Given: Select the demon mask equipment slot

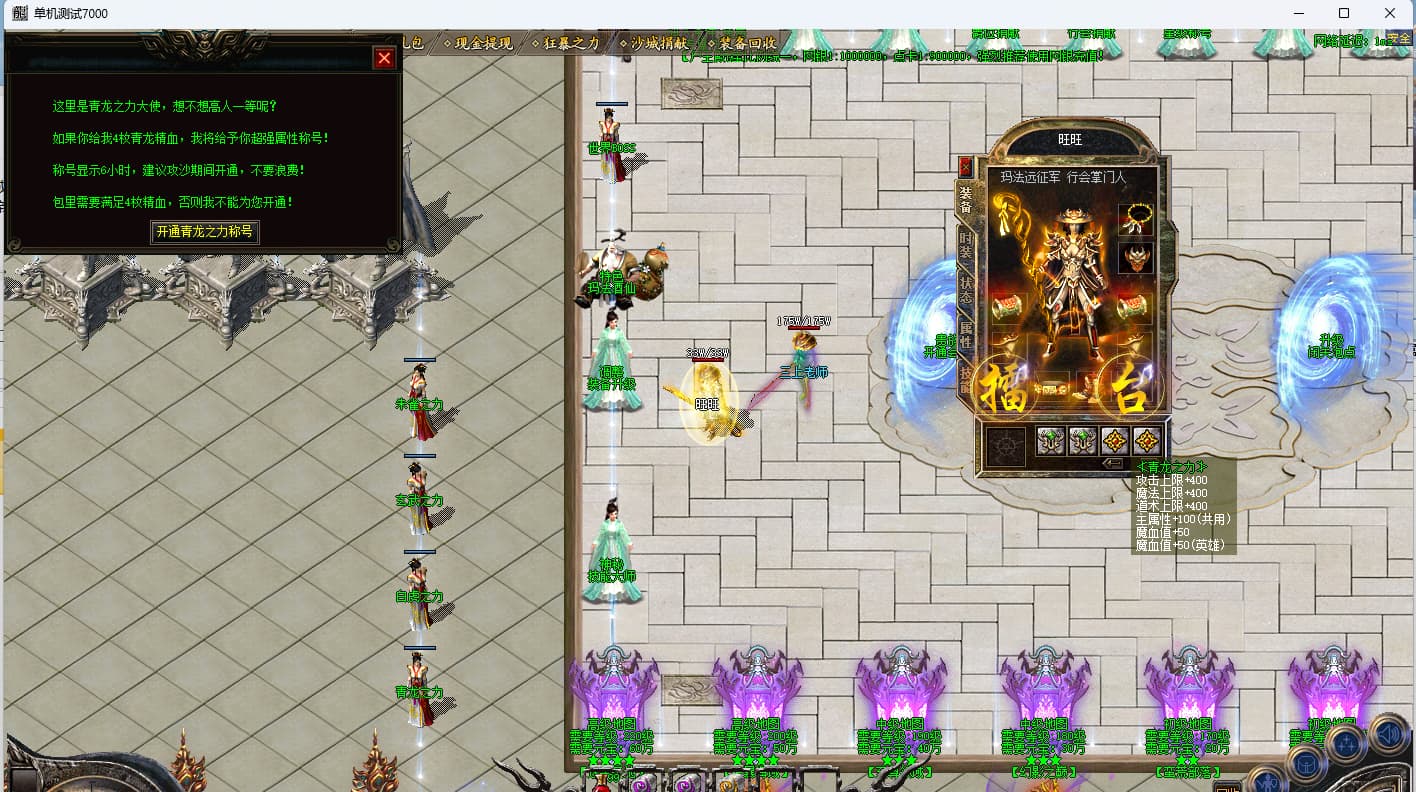Looking at the screenshot, I should tap(1135, 258).
